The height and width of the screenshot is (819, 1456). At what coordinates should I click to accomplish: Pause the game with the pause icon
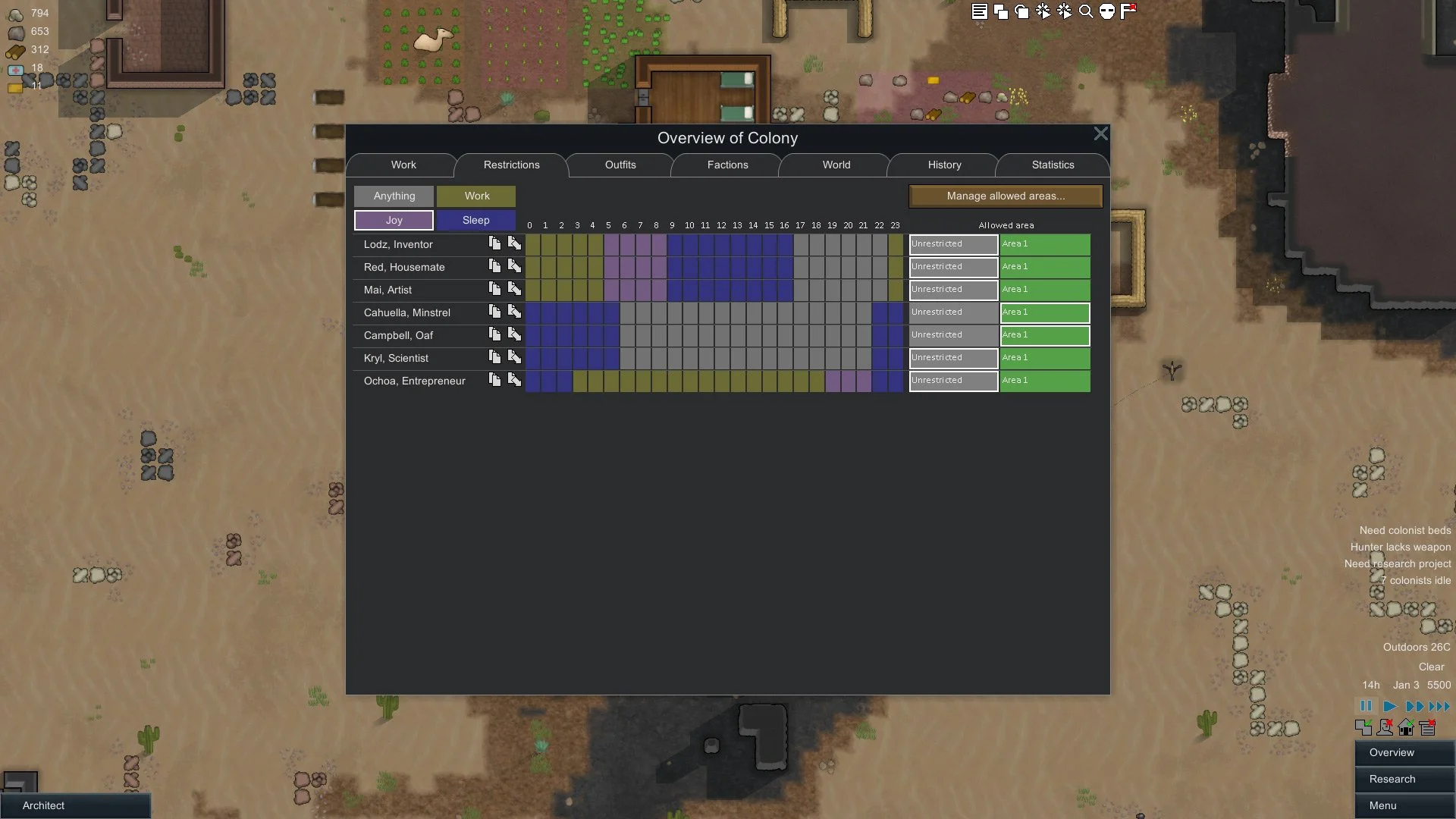point(1367,706)
